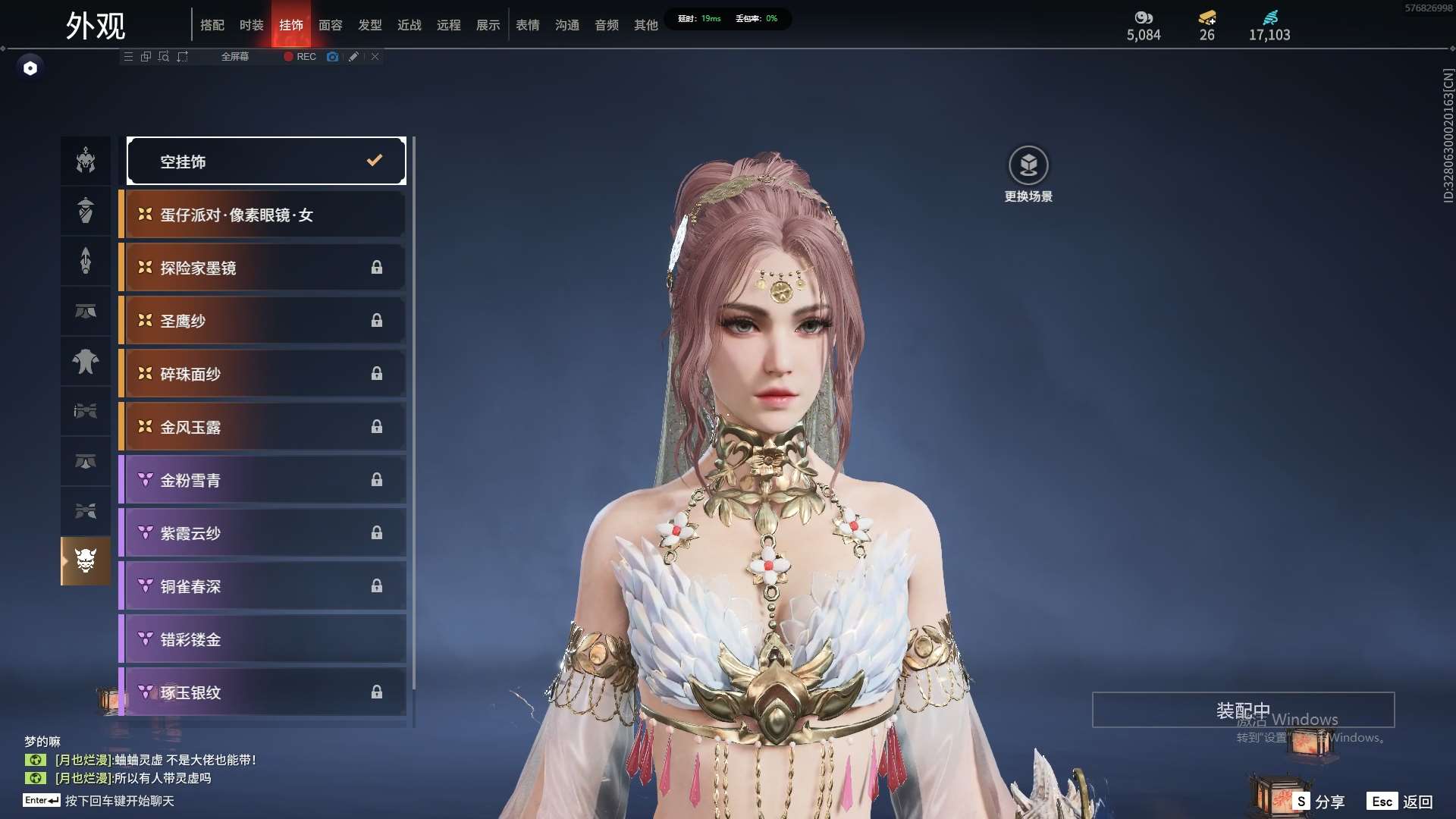Click the 装配中 equip button

(1243, 710)
